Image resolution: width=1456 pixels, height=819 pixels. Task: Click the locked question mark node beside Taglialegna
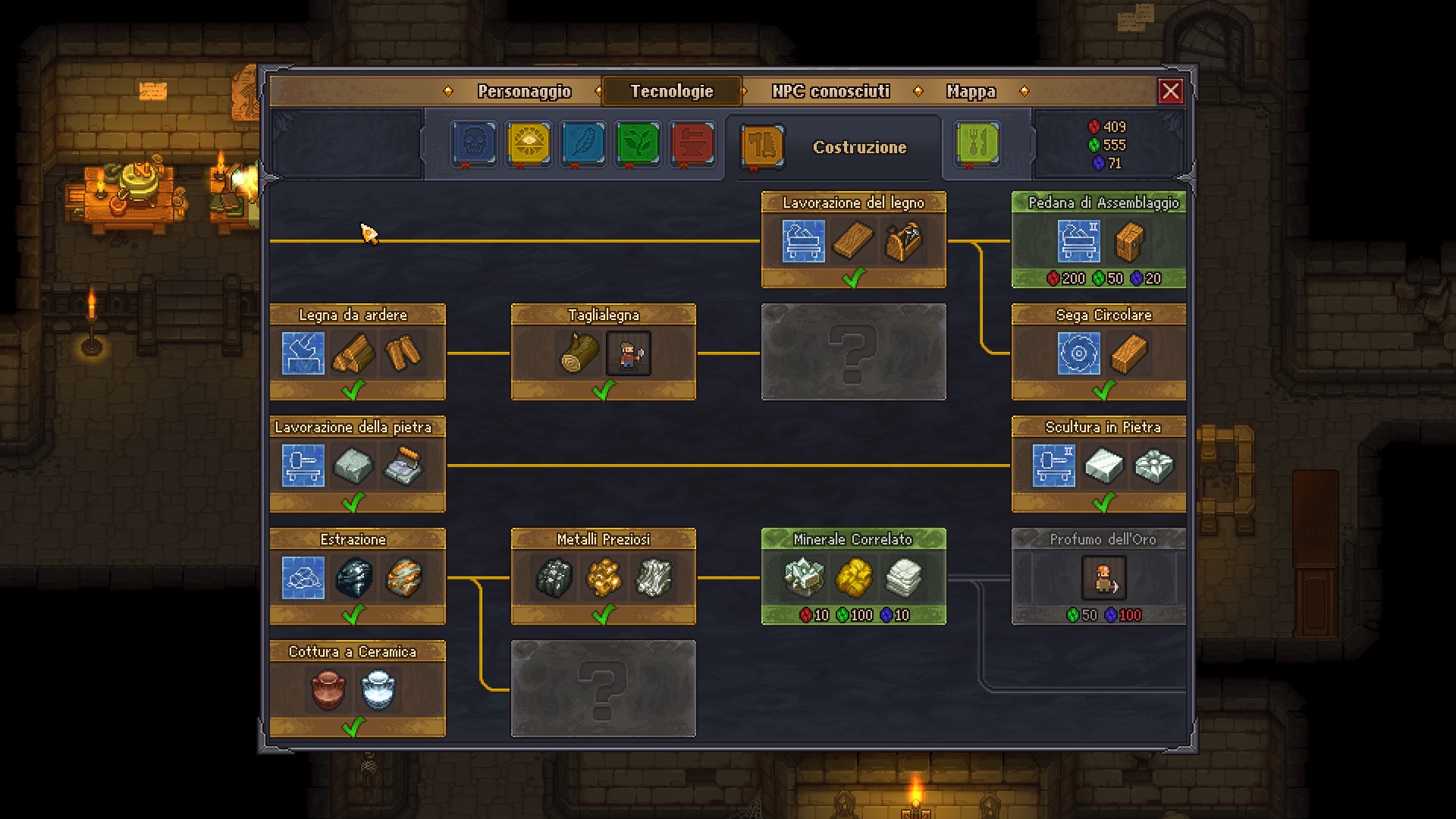point(854,351)
